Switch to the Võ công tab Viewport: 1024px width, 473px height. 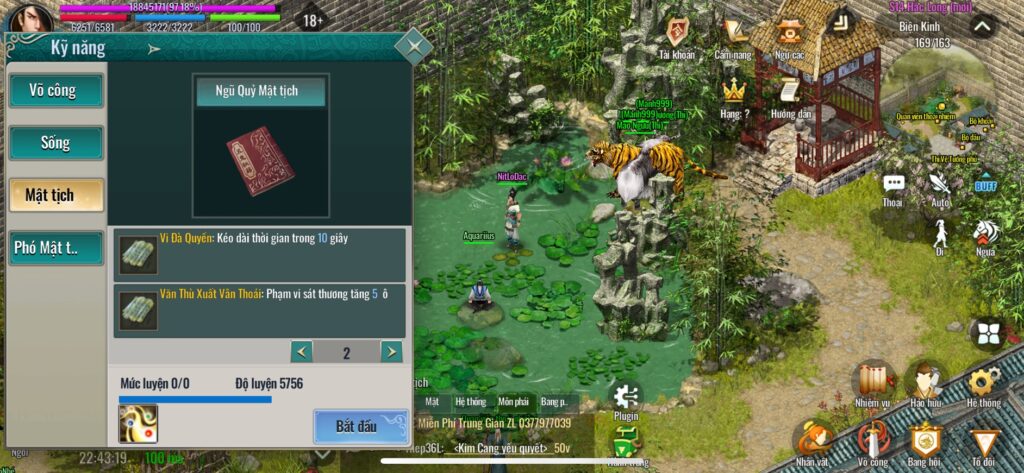(56, 91)
